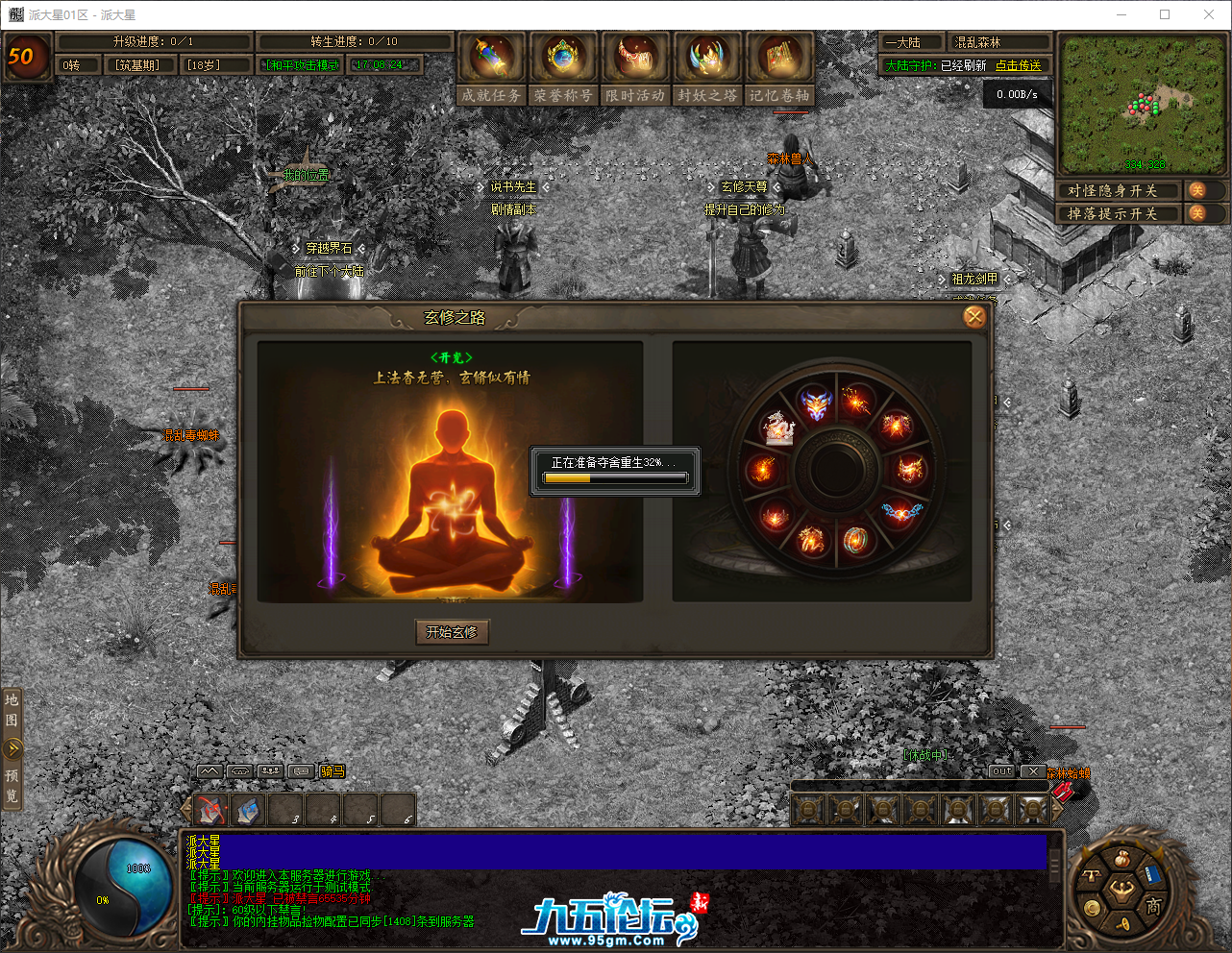Open the 记忆卷轴 memory scroll icon
Image resolution: width=1232 pixels, height=953 pixels.
(780, 58)
